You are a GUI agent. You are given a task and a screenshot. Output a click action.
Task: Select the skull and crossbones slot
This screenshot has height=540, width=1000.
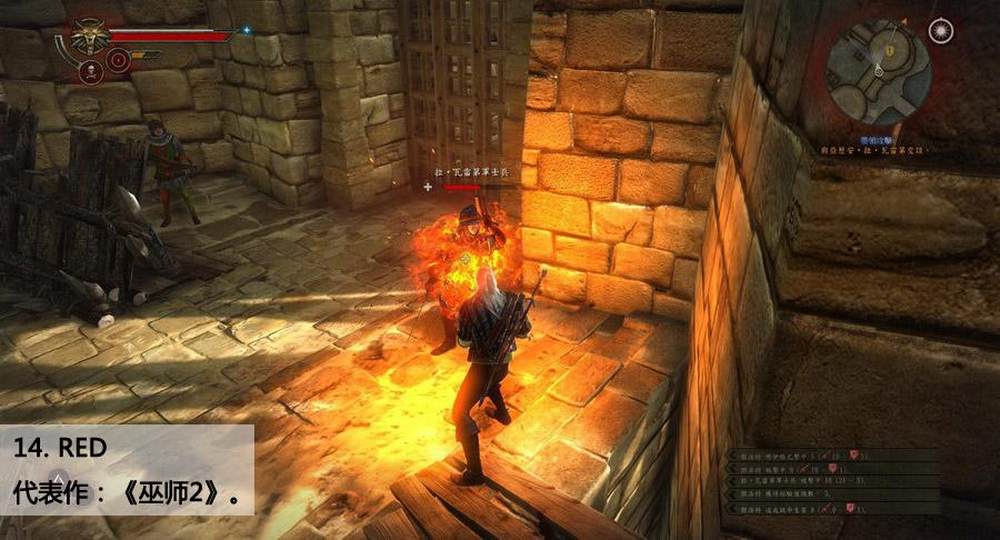[90, 71]
